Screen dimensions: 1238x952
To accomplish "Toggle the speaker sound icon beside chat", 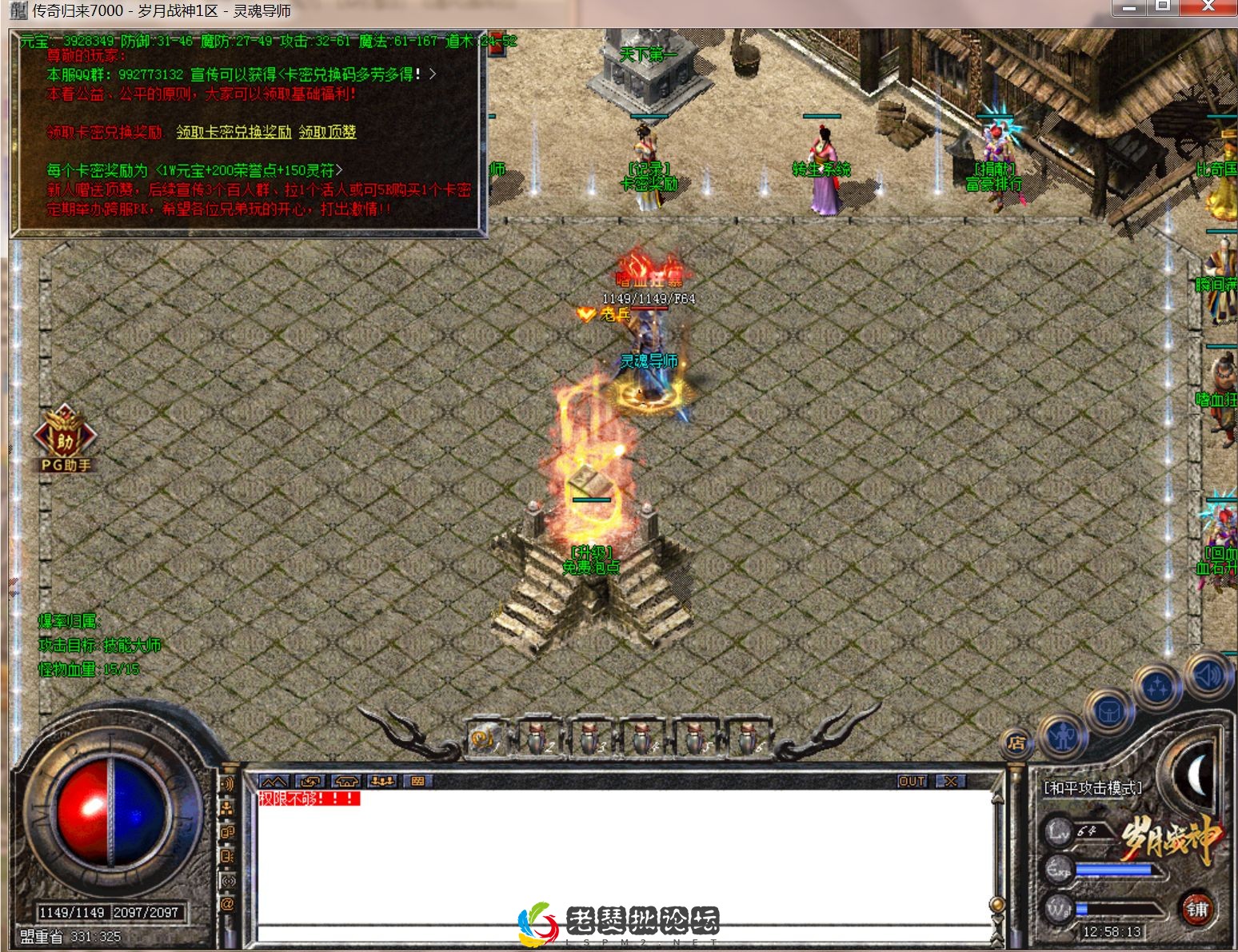I will pyautogui.click(x=227, y=785).
